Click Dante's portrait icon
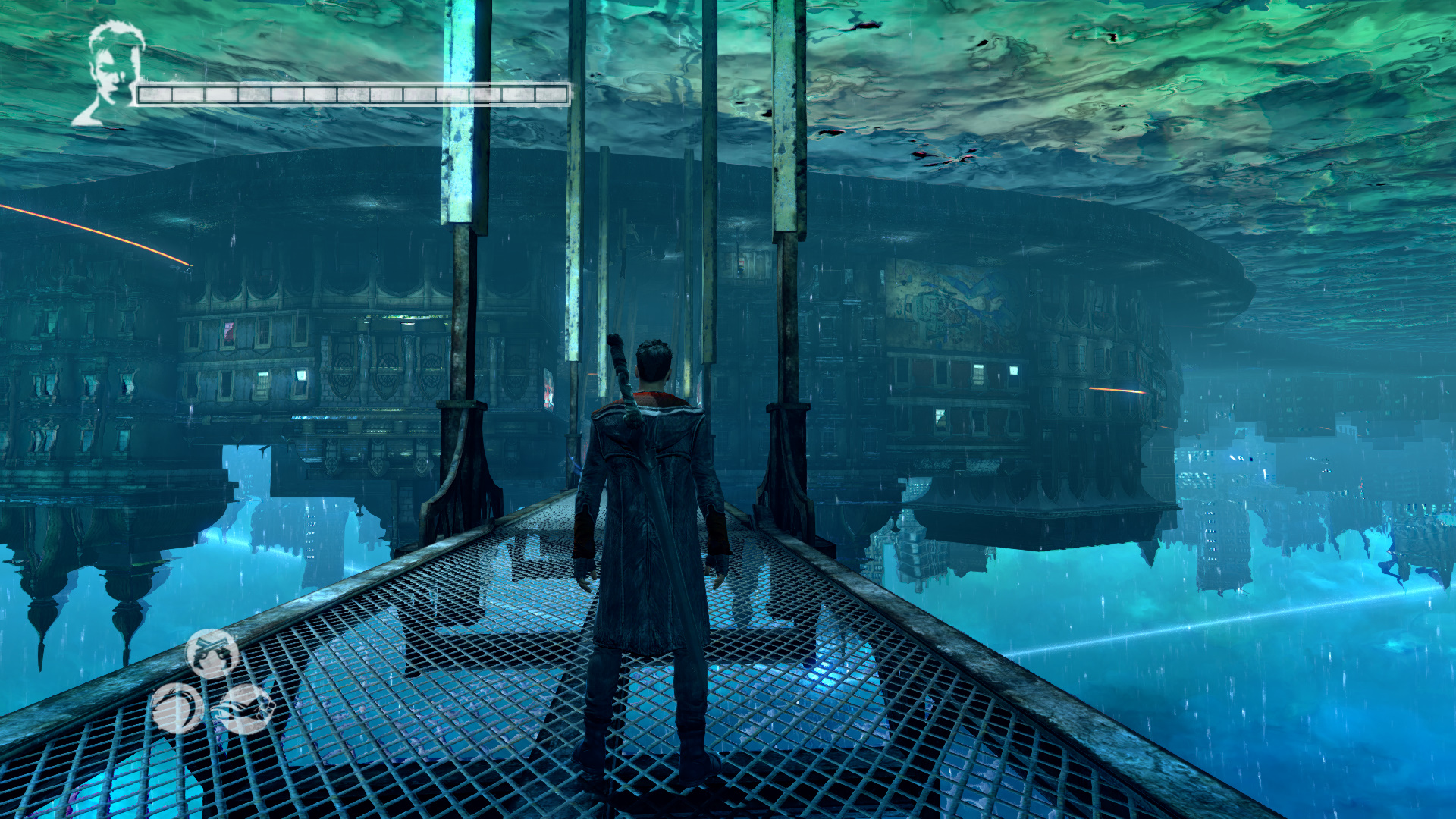This screenshot has height=819, width=1456. pos(112,72)
